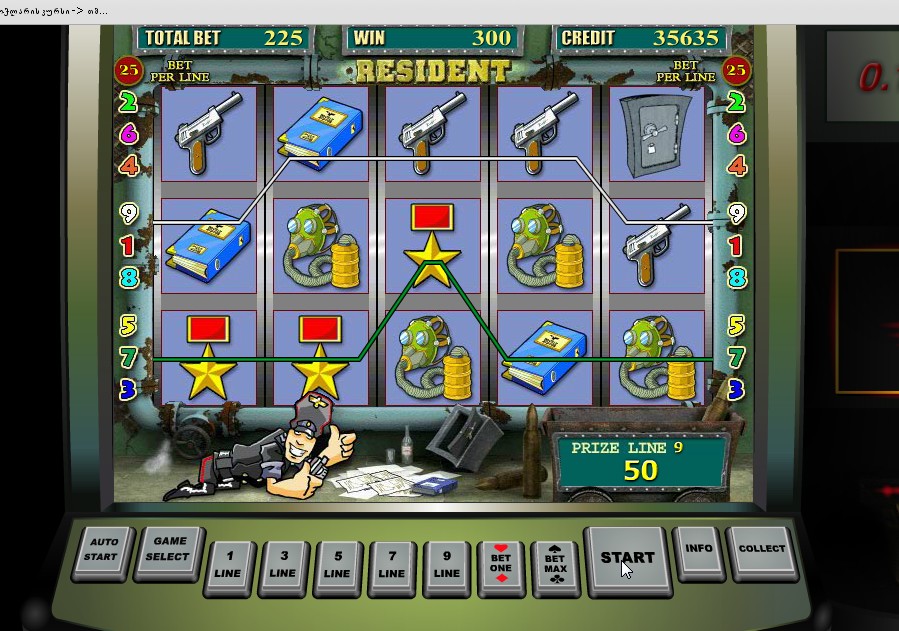The image size is (899, 631).
Task: Collect winnings with the COLLECT button
Action: click(x=761, y=550)
